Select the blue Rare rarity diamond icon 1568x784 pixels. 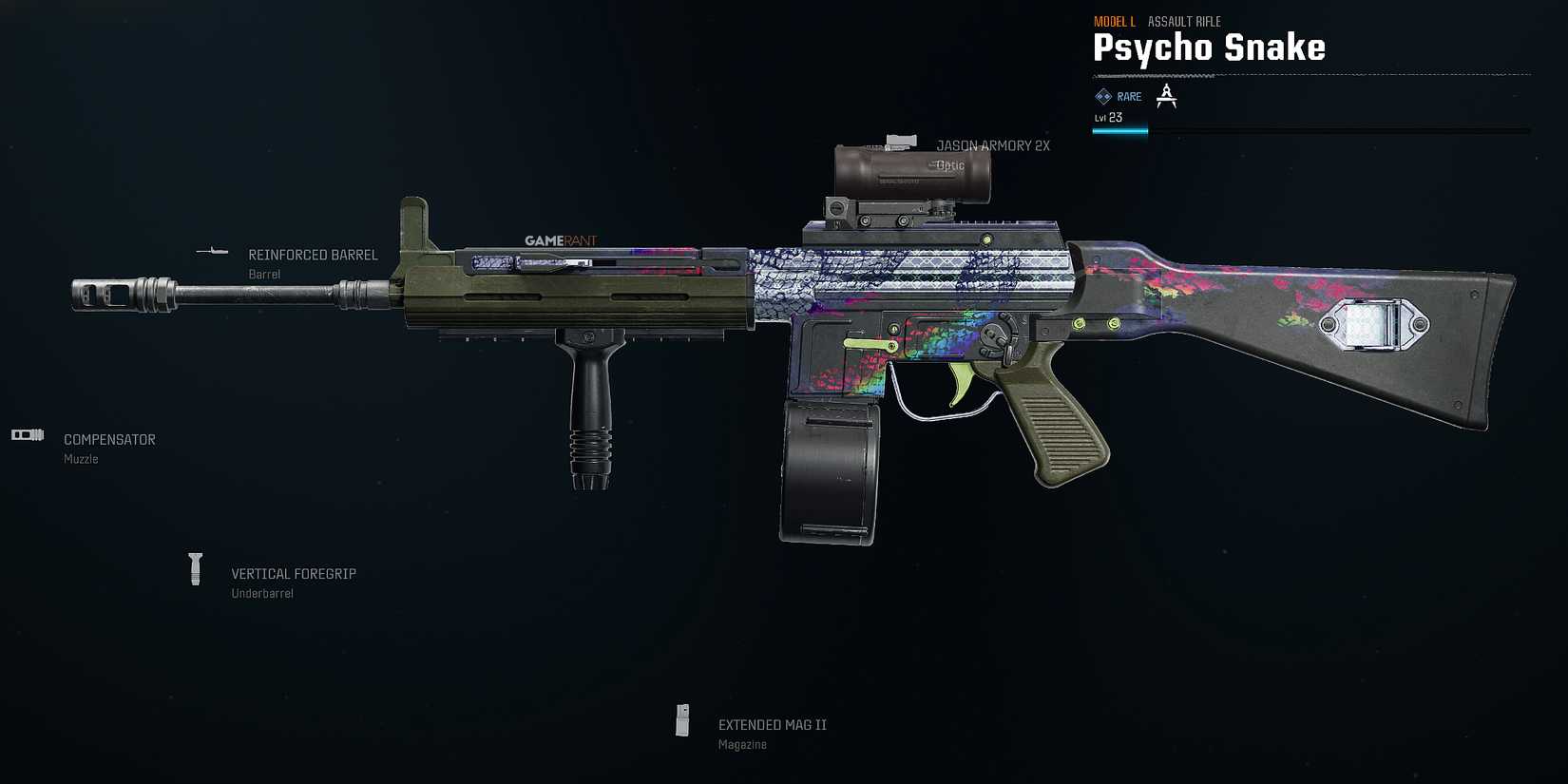pyautogui.click(x=1102, y=96)
